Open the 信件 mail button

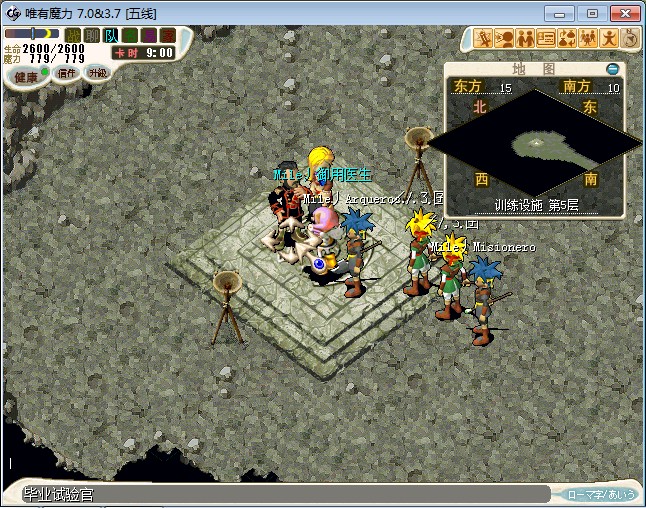67,73
